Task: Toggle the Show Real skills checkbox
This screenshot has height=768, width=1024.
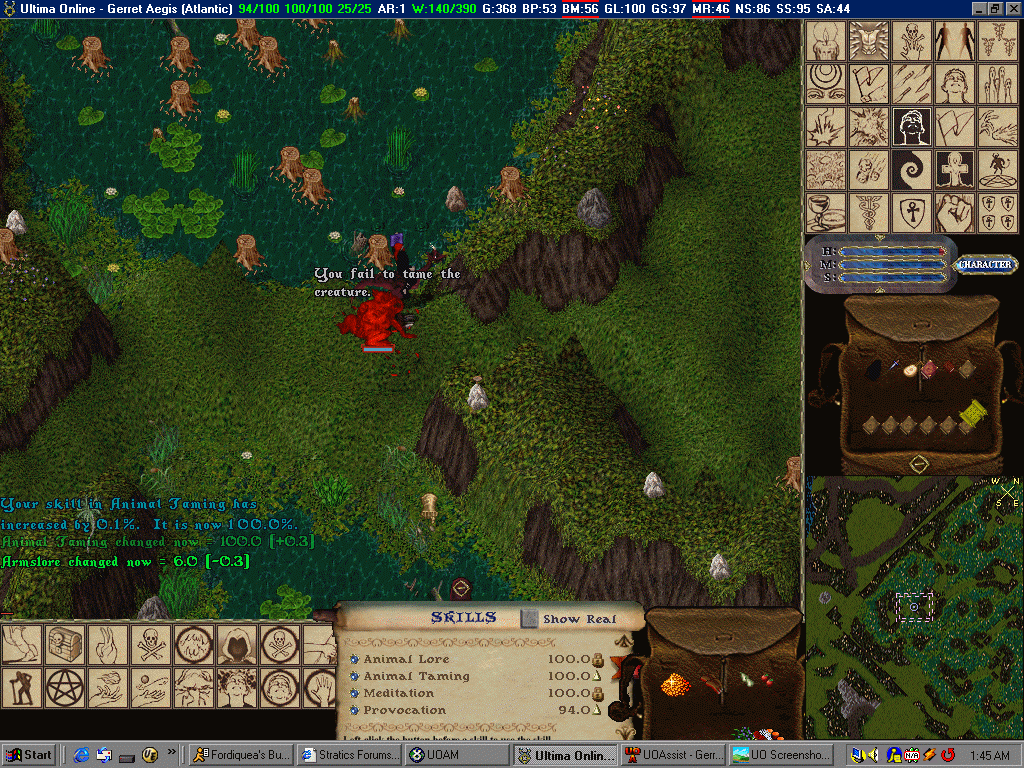Action: click(x=530, y=619)
